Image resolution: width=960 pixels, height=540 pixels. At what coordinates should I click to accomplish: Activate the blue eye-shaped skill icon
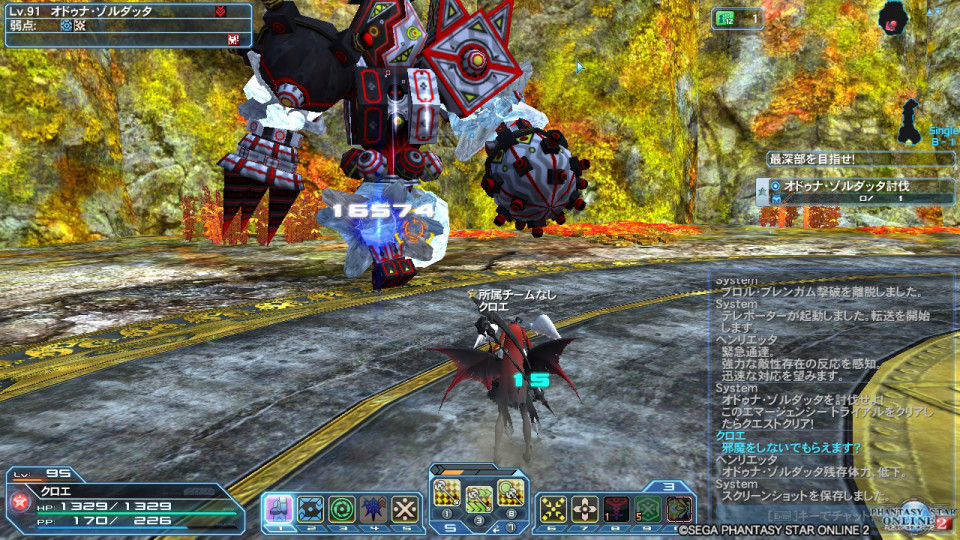click(x=310, y=509)
